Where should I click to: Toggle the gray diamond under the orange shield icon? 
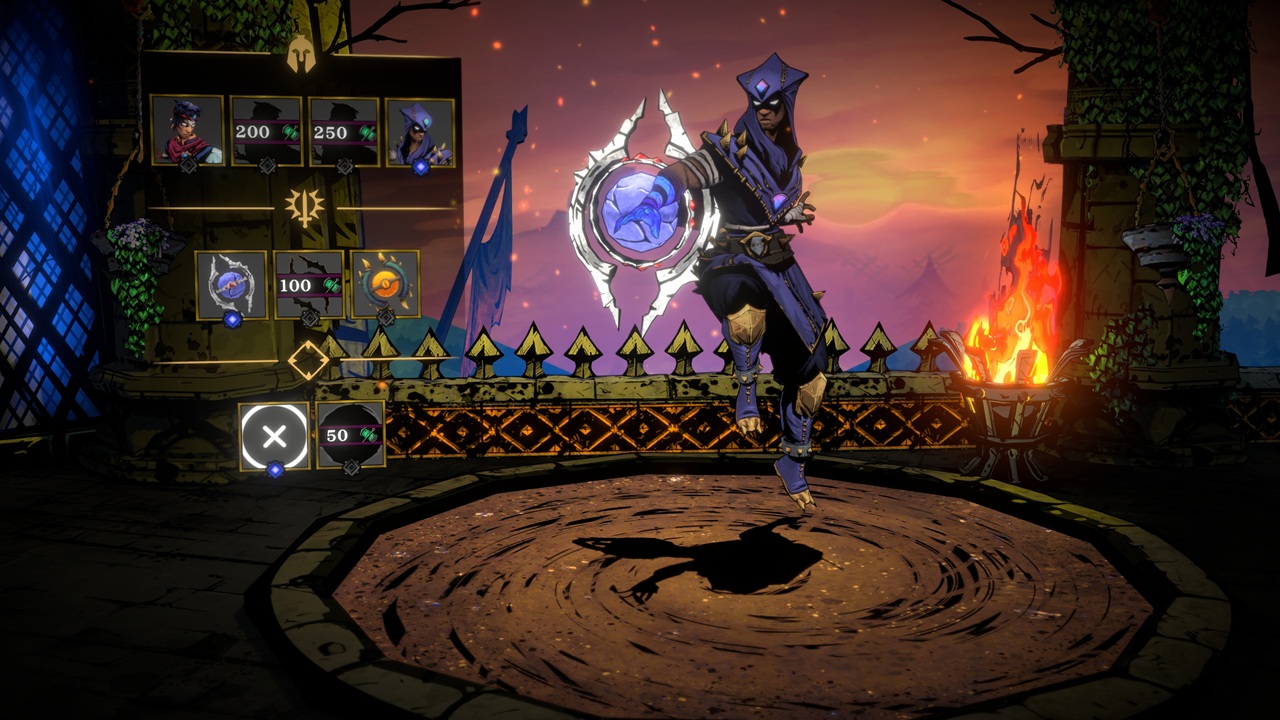[385, 315]
